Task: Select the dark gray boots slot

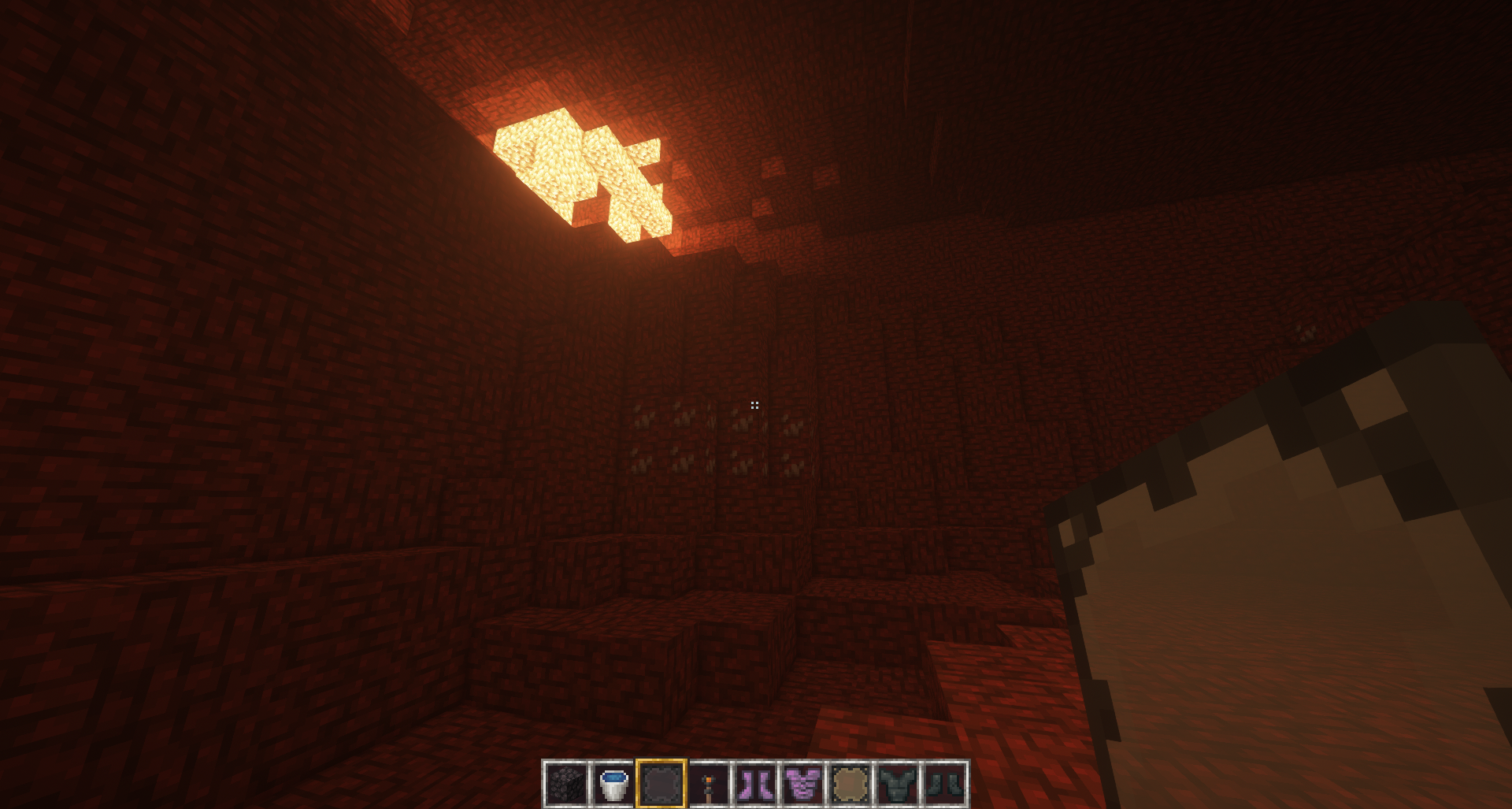Action: (x=945, y=784)
